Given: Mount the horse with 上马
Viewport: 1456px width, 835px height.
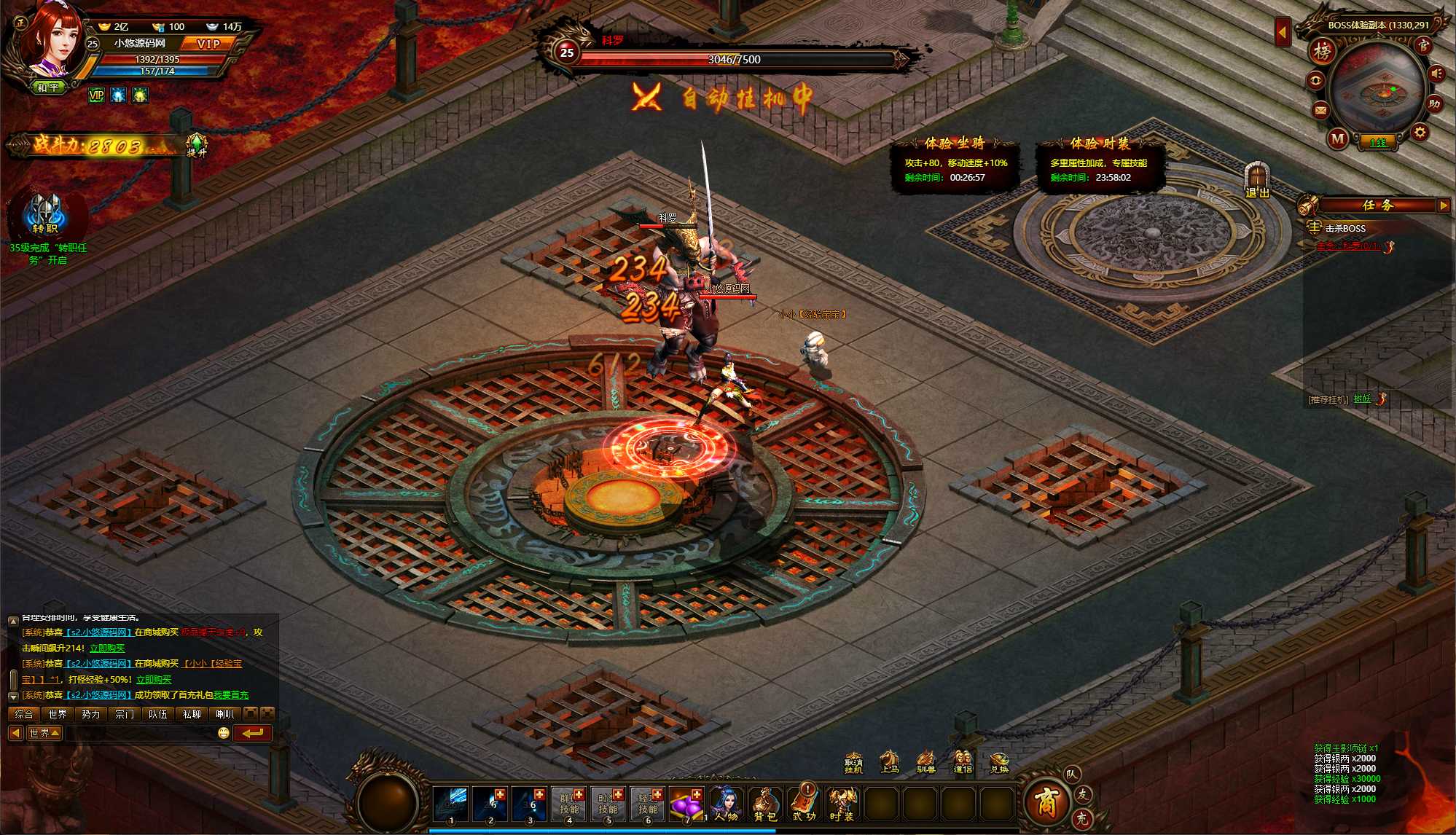Looking at the screenshot, I should pyautogui.click(x=889, y=762).
